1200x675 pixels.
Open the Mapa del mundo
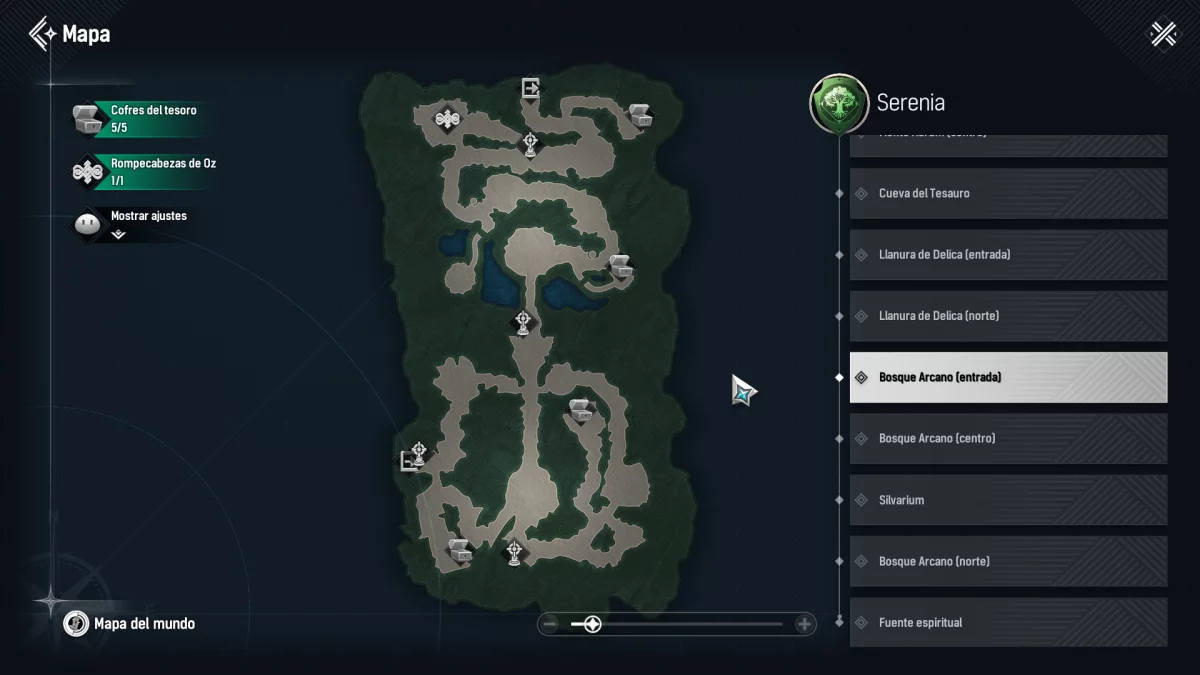click(130, 624)
